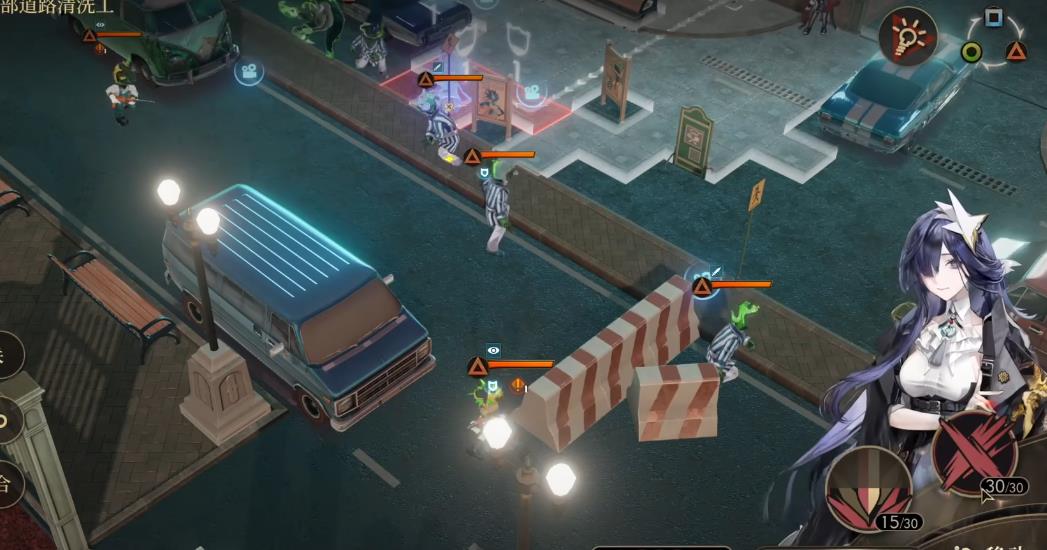The width and height of the screenshot is (1047, 550).
Task: Activate the lightbulb hint button
Action: point(907,38)
